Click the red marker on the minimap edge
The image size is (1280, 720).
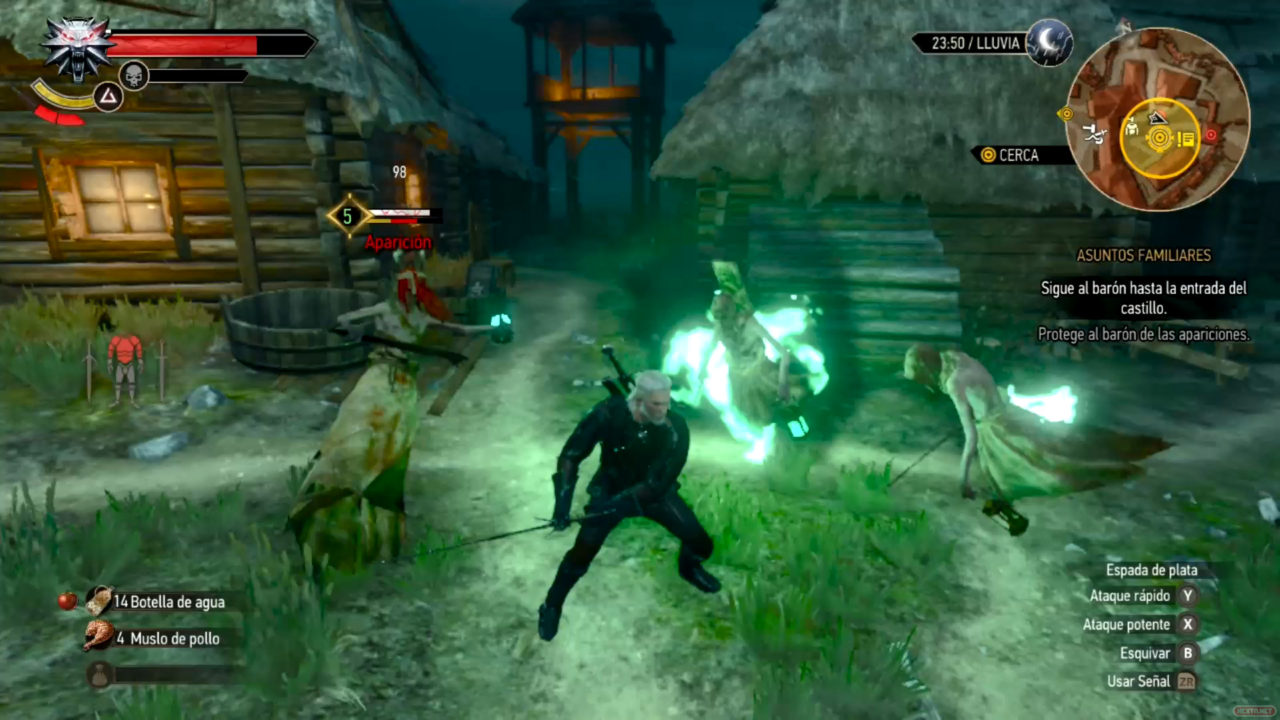1211,134
